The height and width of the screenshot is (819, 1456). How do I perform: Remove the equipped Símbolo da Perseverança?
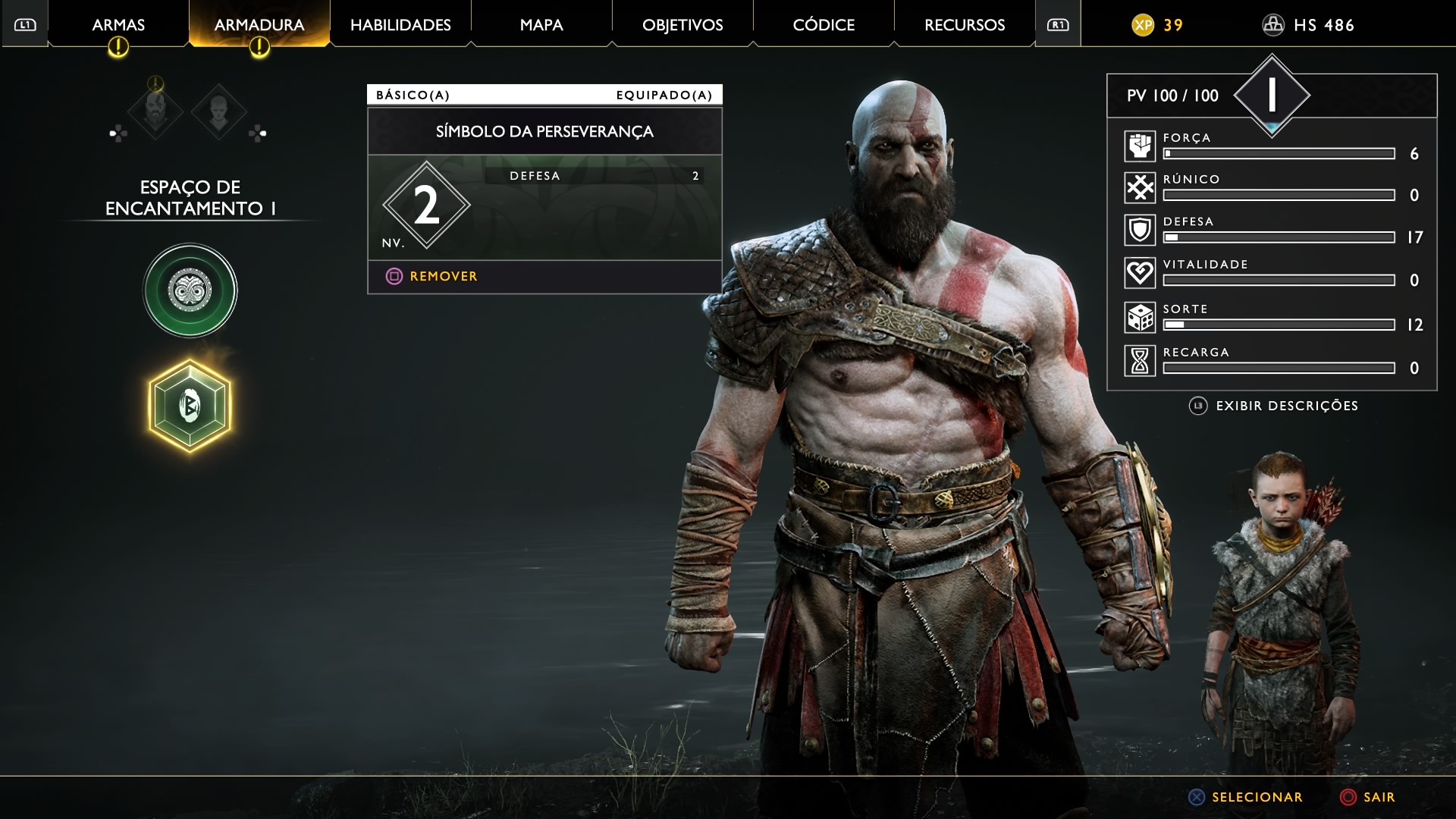pos(443,277)
